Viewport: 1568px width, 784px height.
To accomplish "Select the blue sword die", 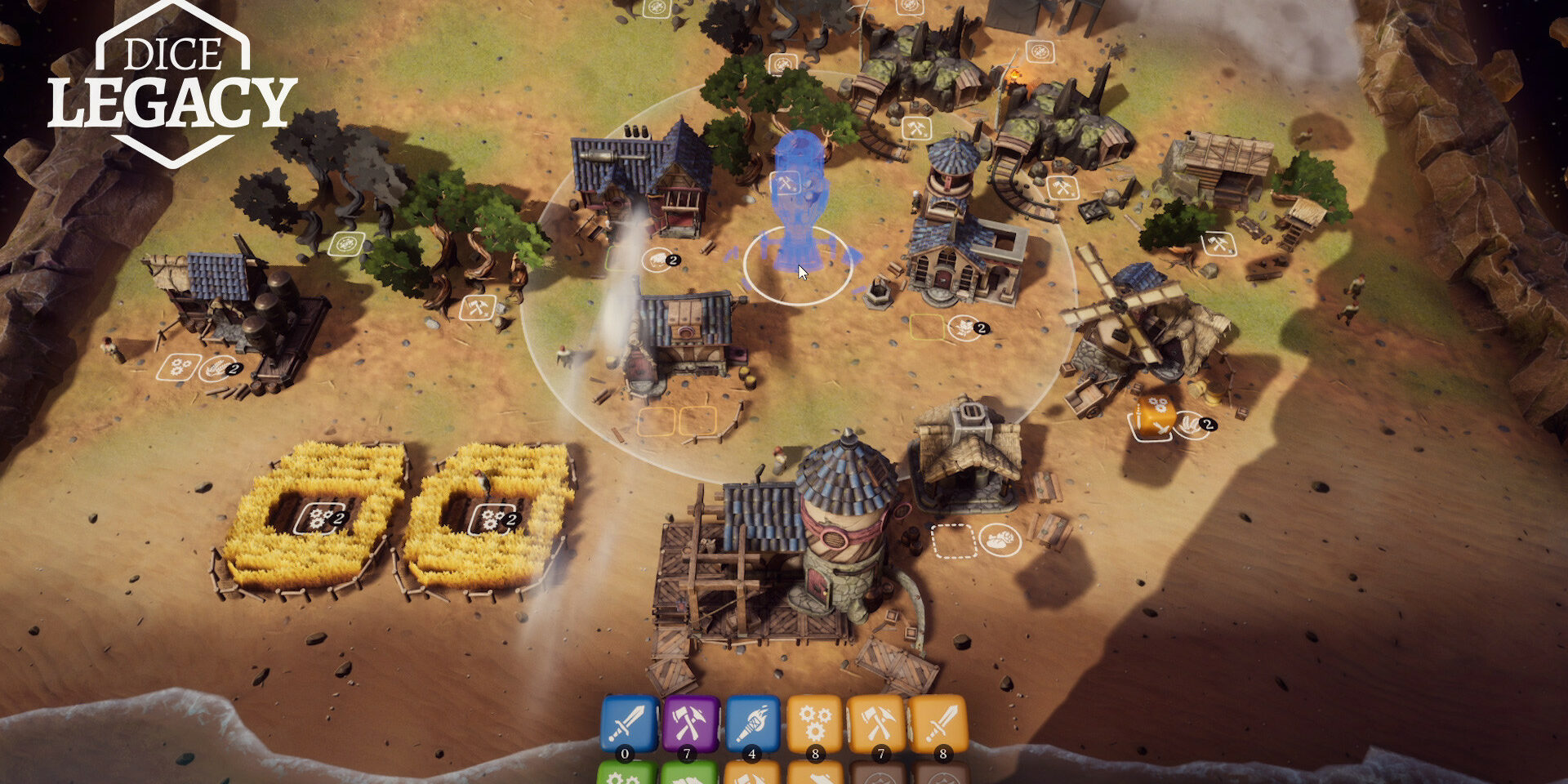I will click(x=629, y=722).
